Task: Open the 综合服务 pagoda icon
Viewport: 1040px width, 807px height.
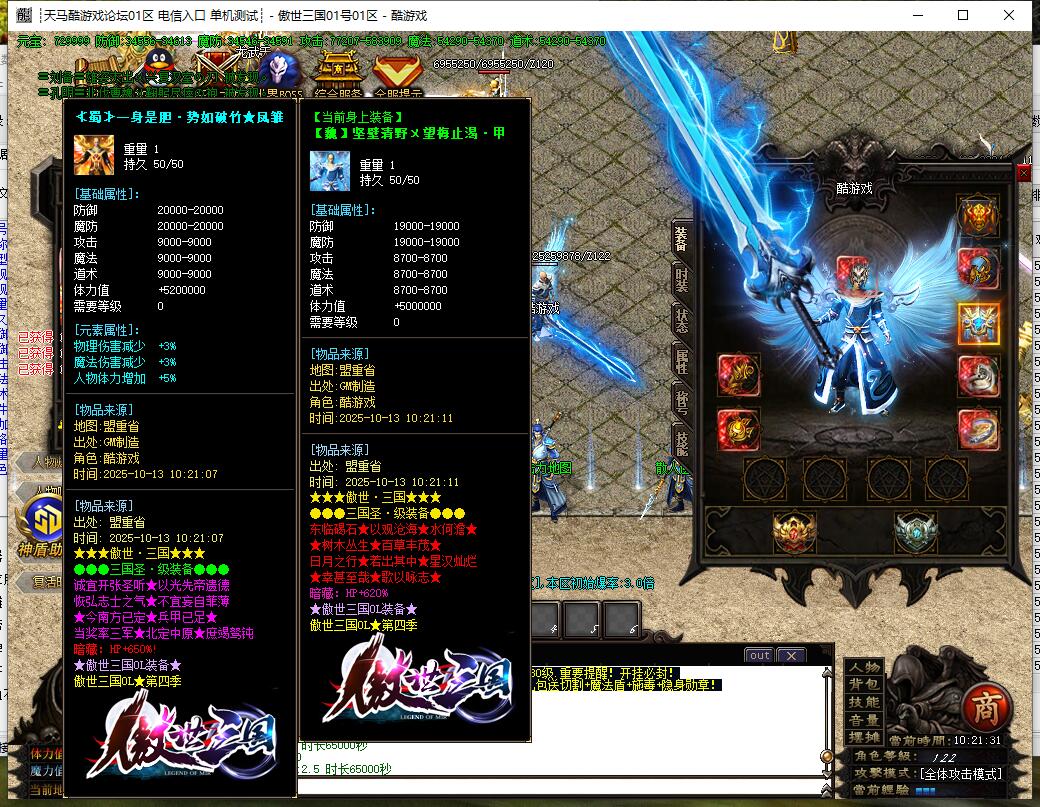Action: [x=338, y=70]
